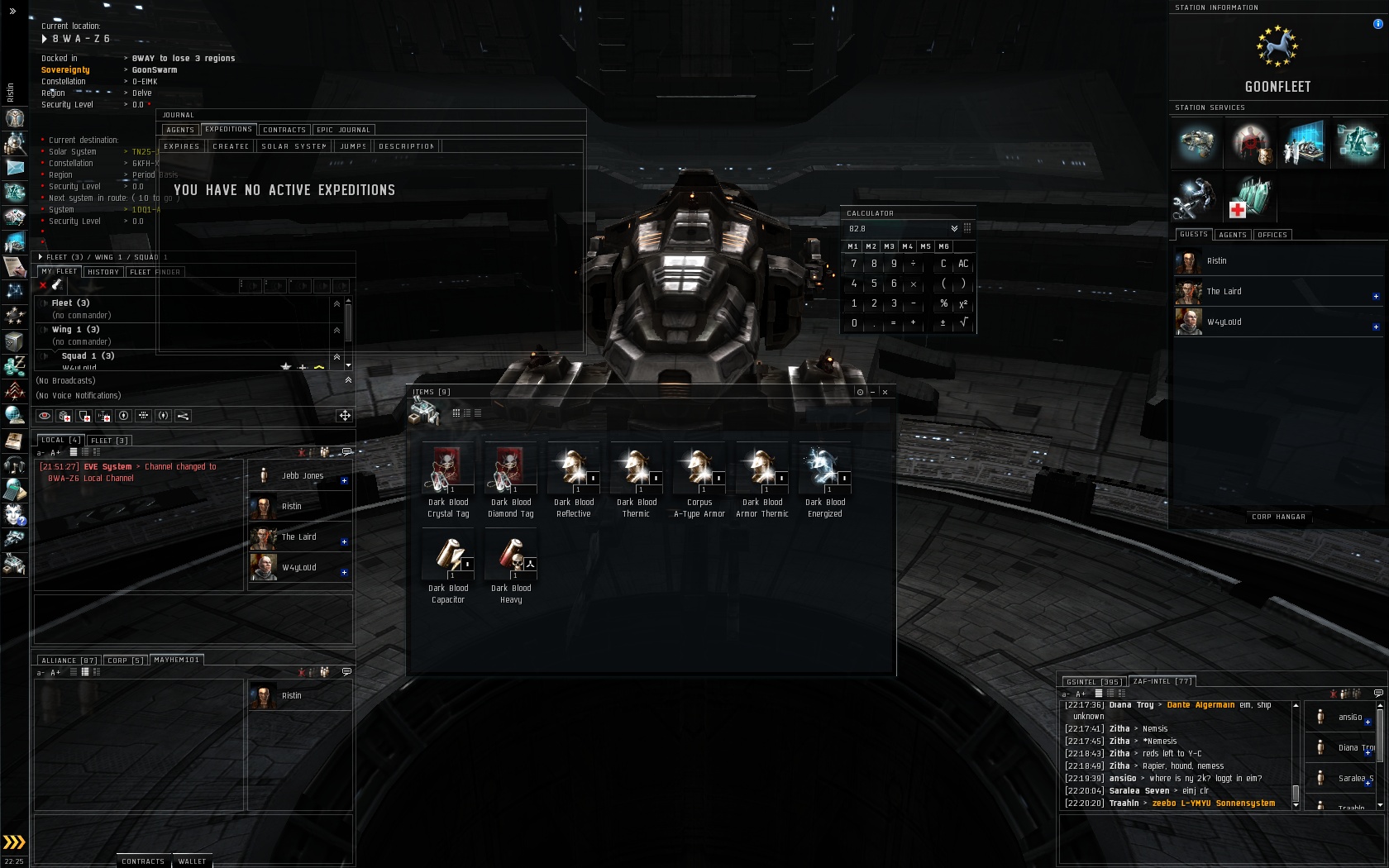Open the Contracts tab in Journal
Screen dimensions: 1389x868
point(284,130)
